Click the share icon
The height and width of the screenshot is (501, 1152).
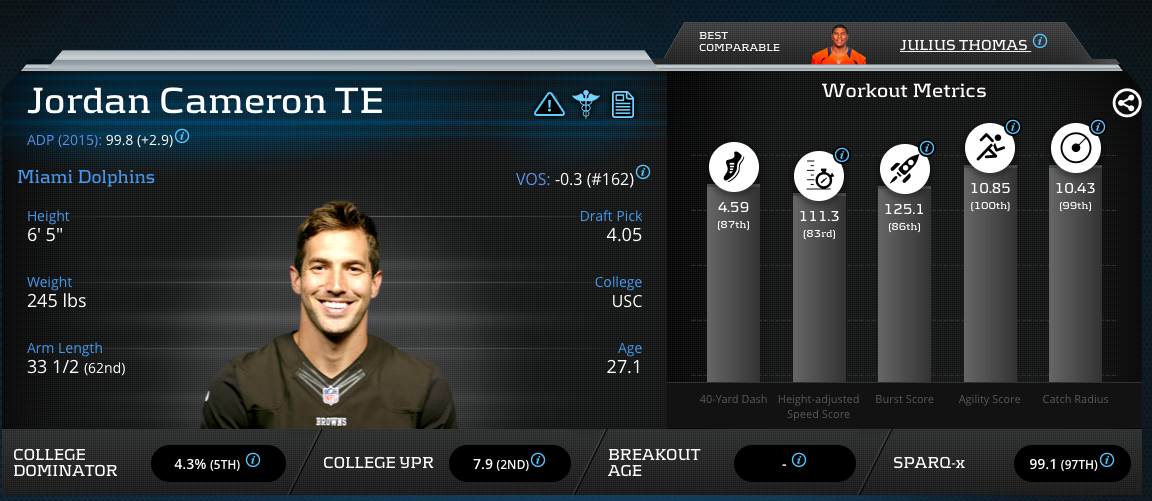[x=1127, y=103]
